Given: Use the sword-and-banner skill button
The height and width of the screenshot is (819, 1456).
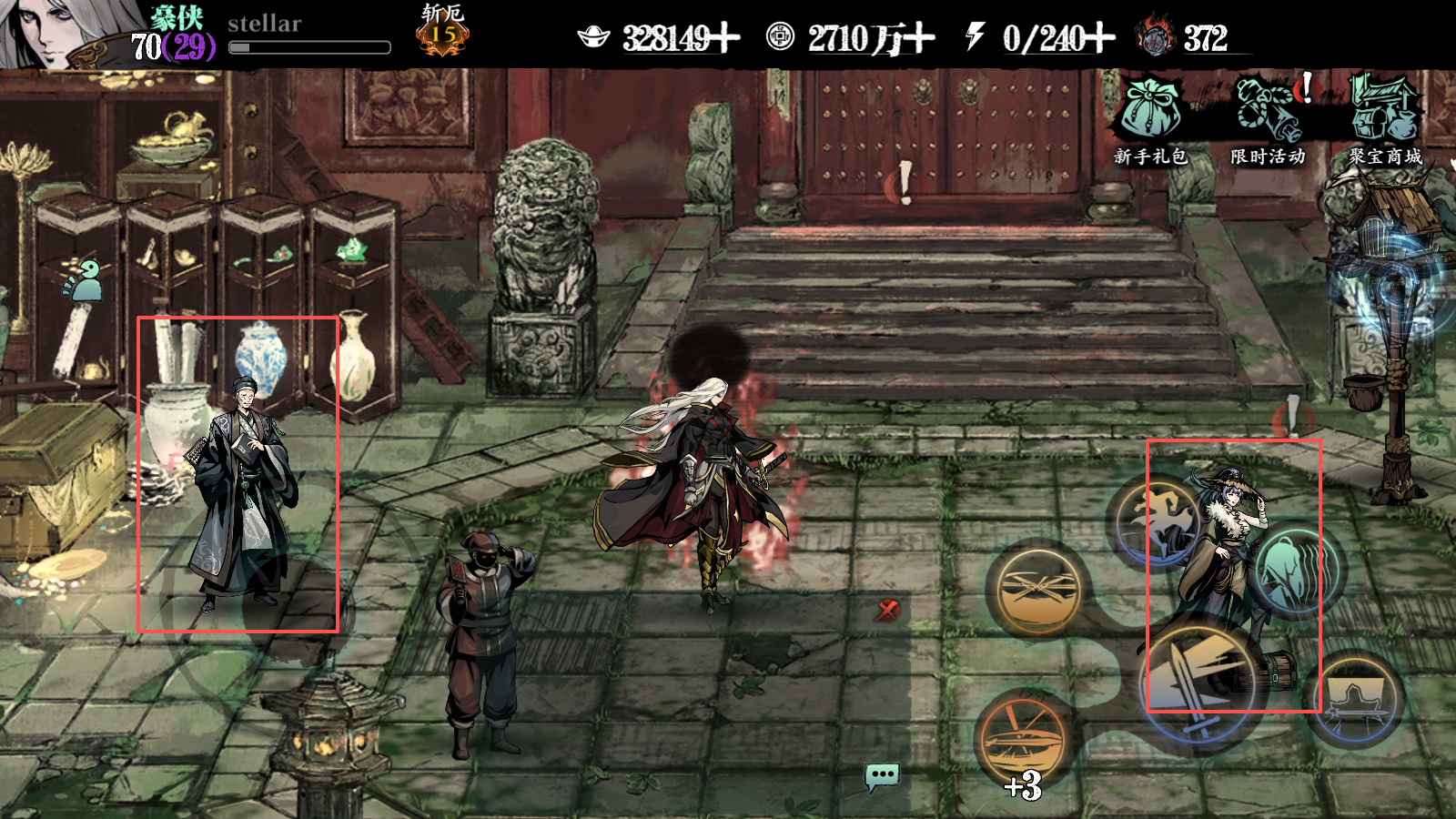Looking at the screenshot, I should [1356, 699].
